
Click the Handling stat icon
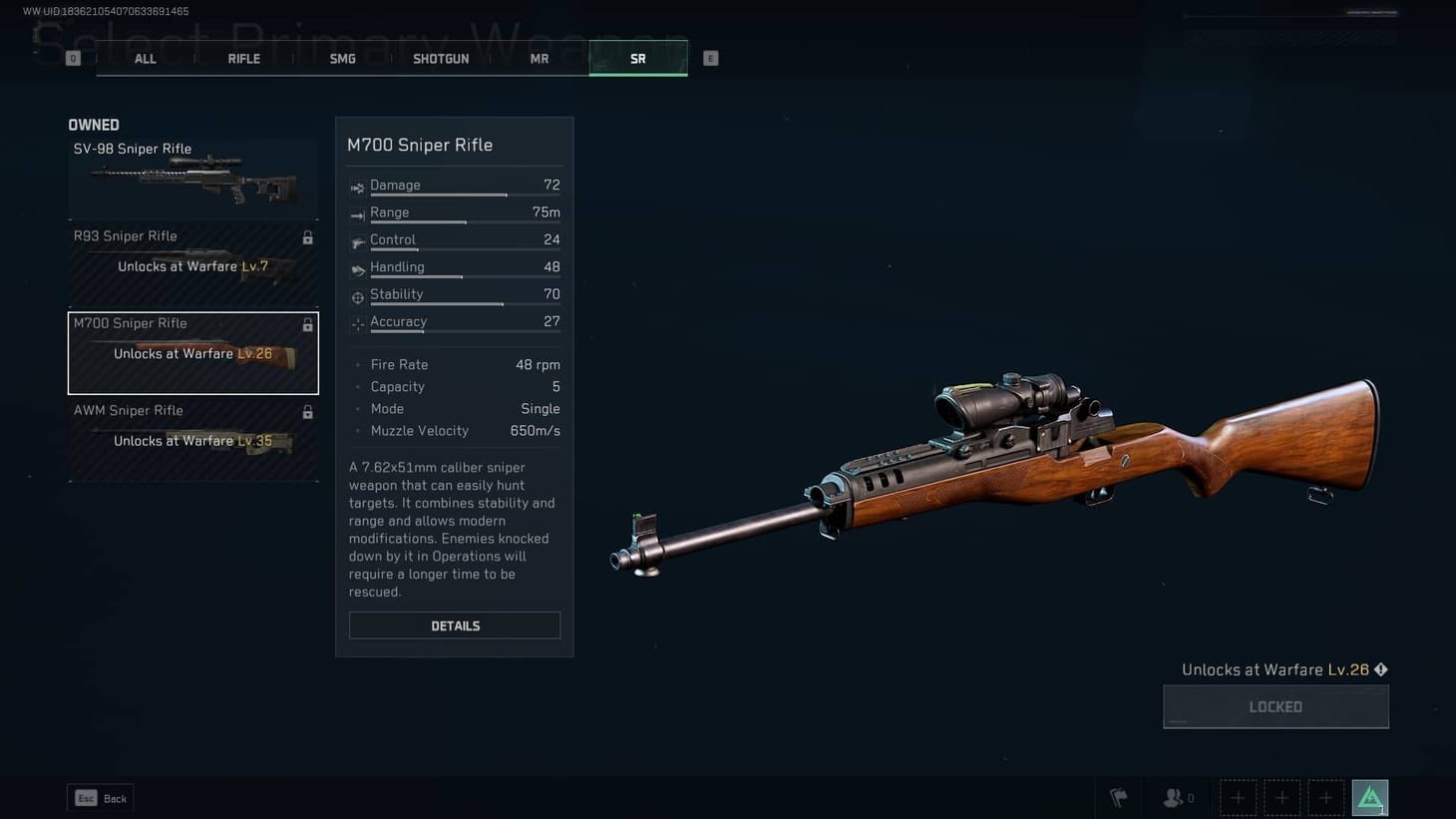point(357,267)
